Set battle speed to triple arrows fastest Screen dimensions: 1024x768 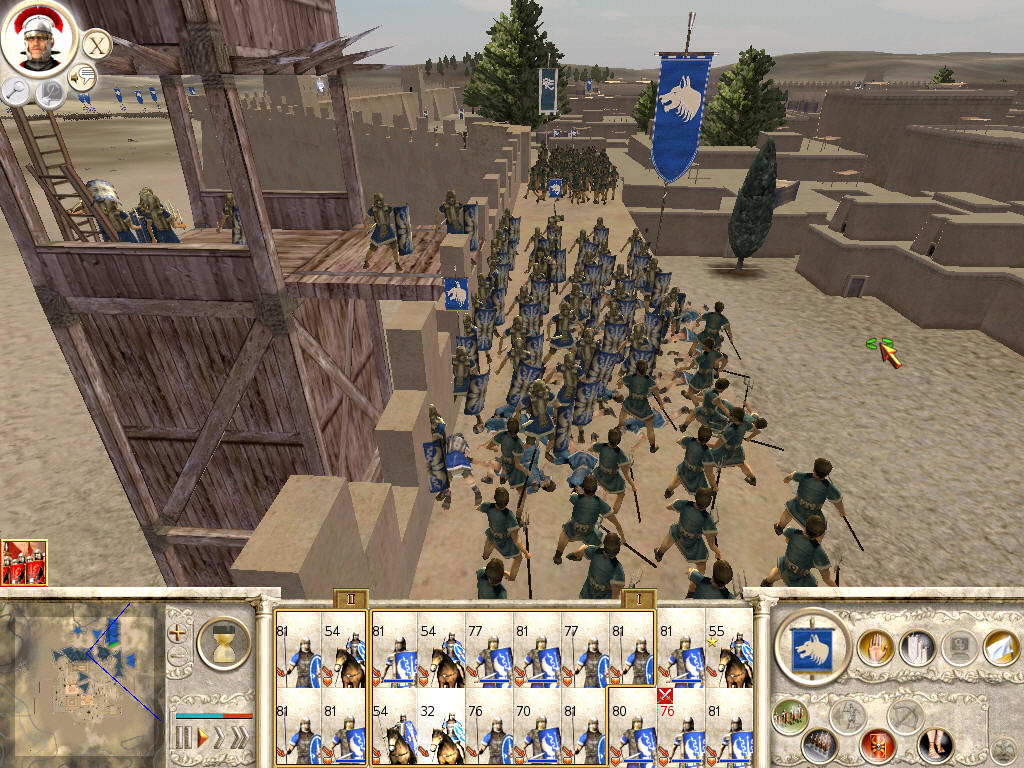point(238,738)
